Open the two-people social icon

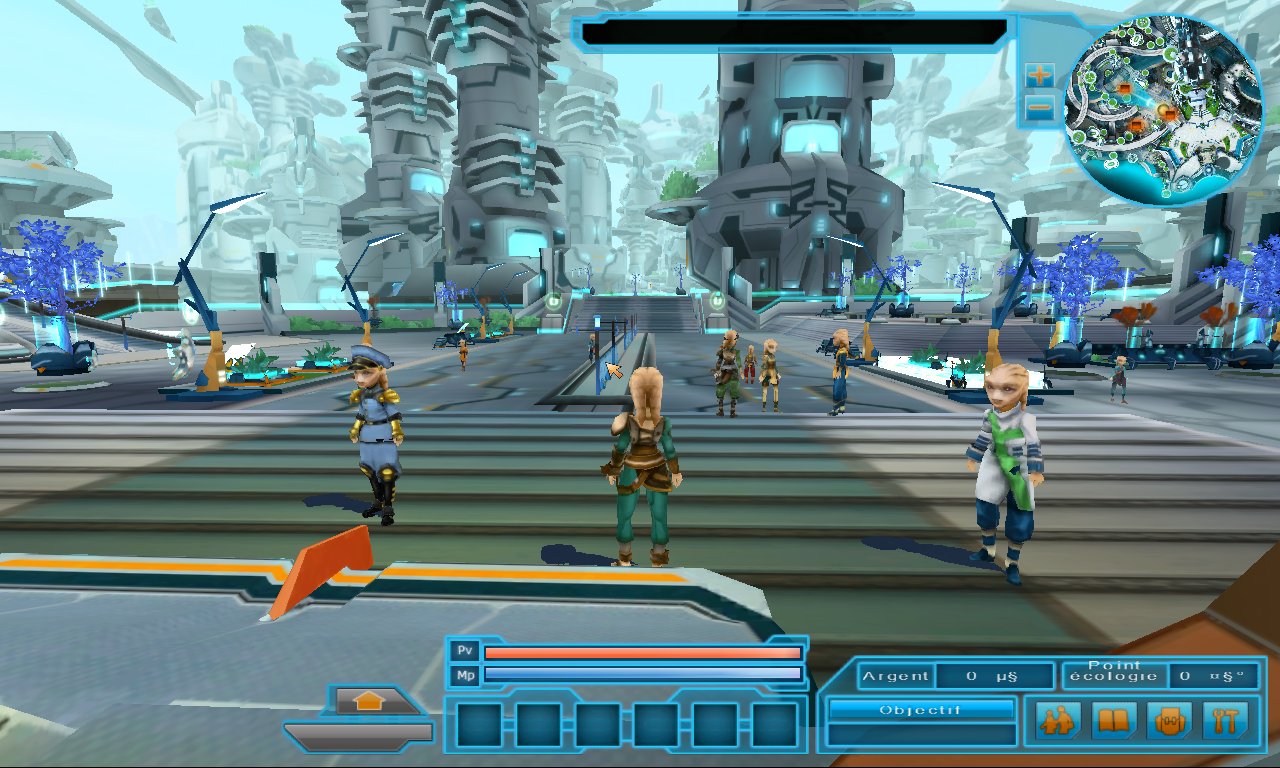point(1057,720)
